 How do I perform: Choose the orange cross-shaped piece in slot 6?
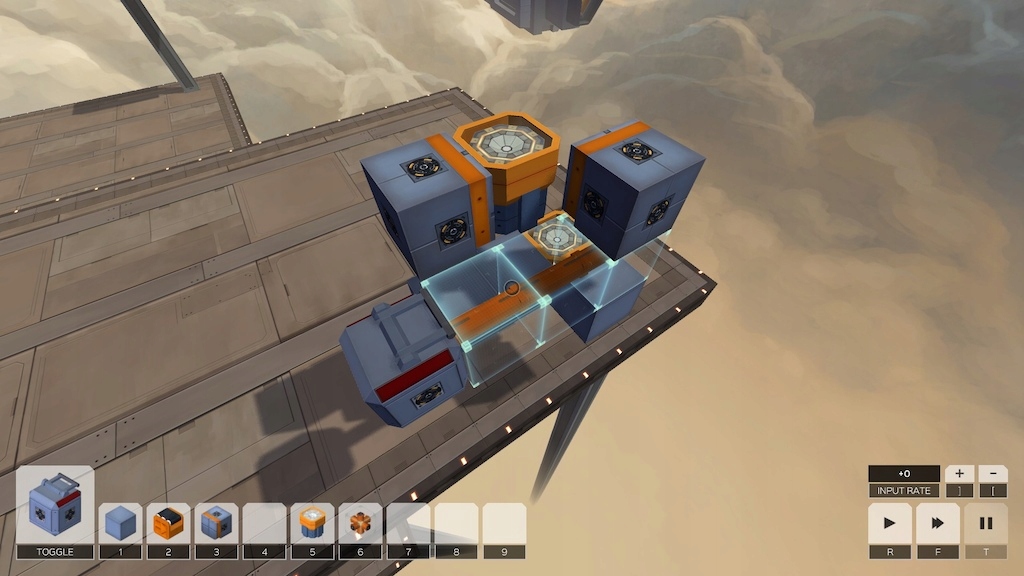(x=360, y=523)
